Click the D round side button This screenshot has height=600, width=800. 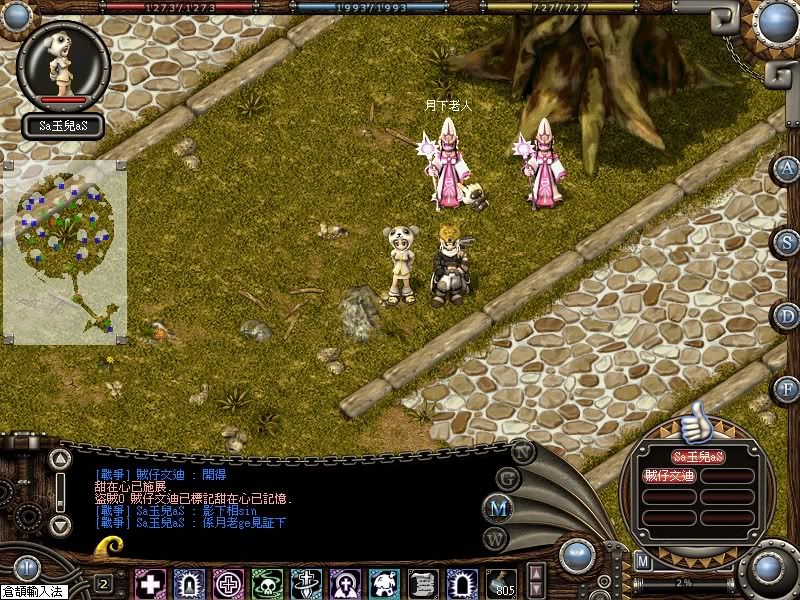click(x=788, y=314)
